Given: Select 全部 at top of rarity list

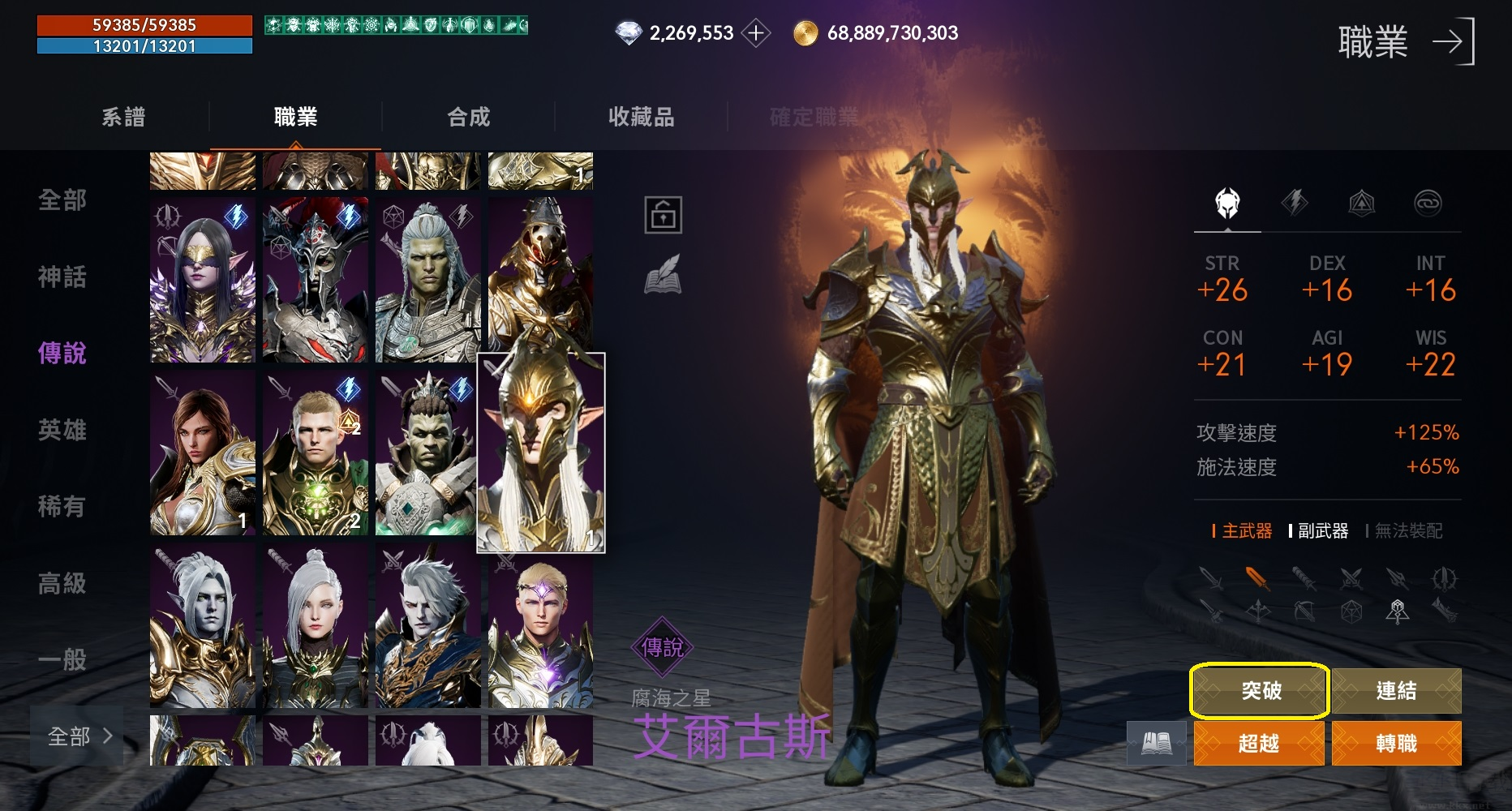Looking at the screenshot, I should (62, 200).
